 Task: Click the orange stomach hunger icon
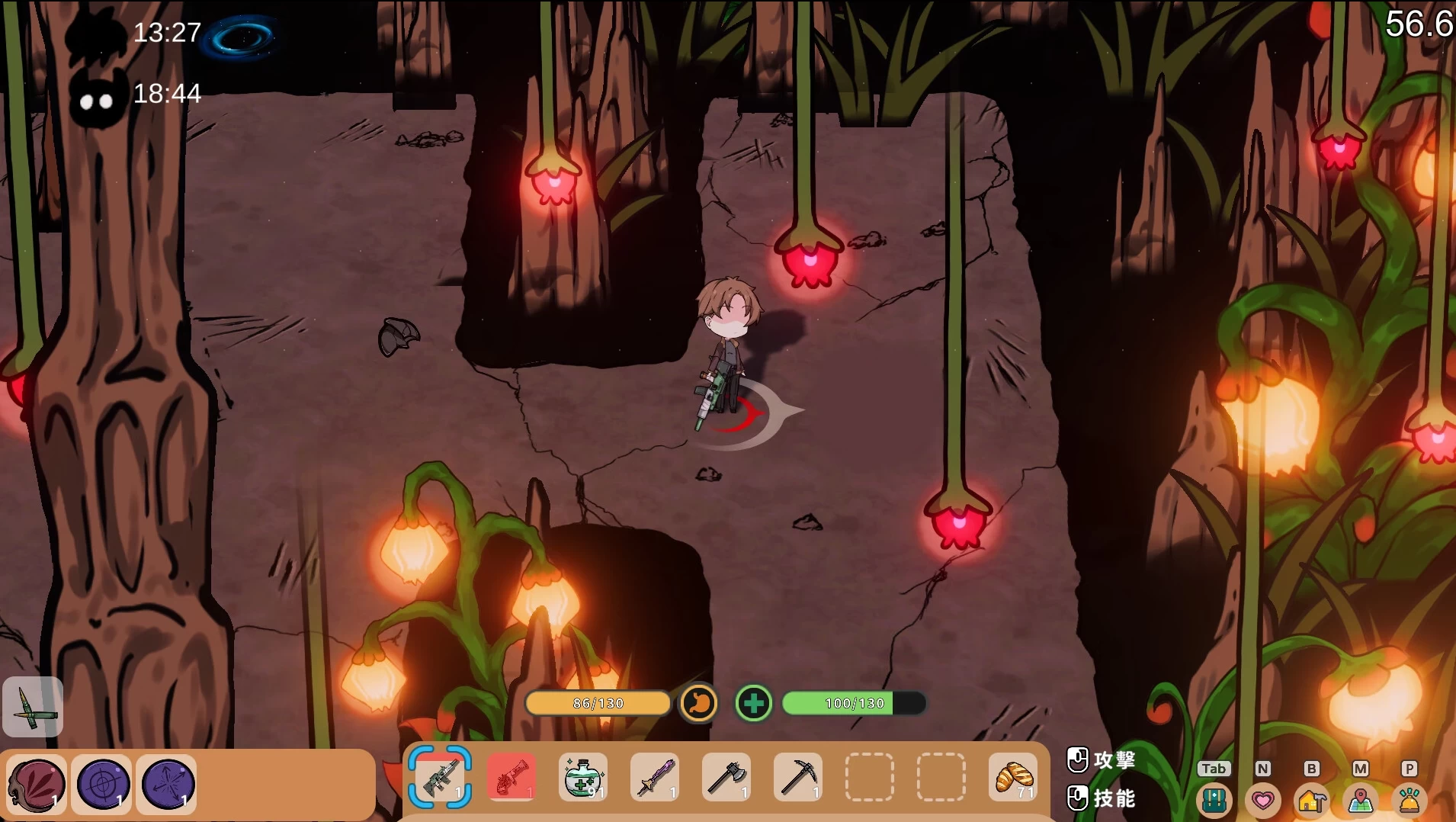pyautogui.click(x=698, y=703)
